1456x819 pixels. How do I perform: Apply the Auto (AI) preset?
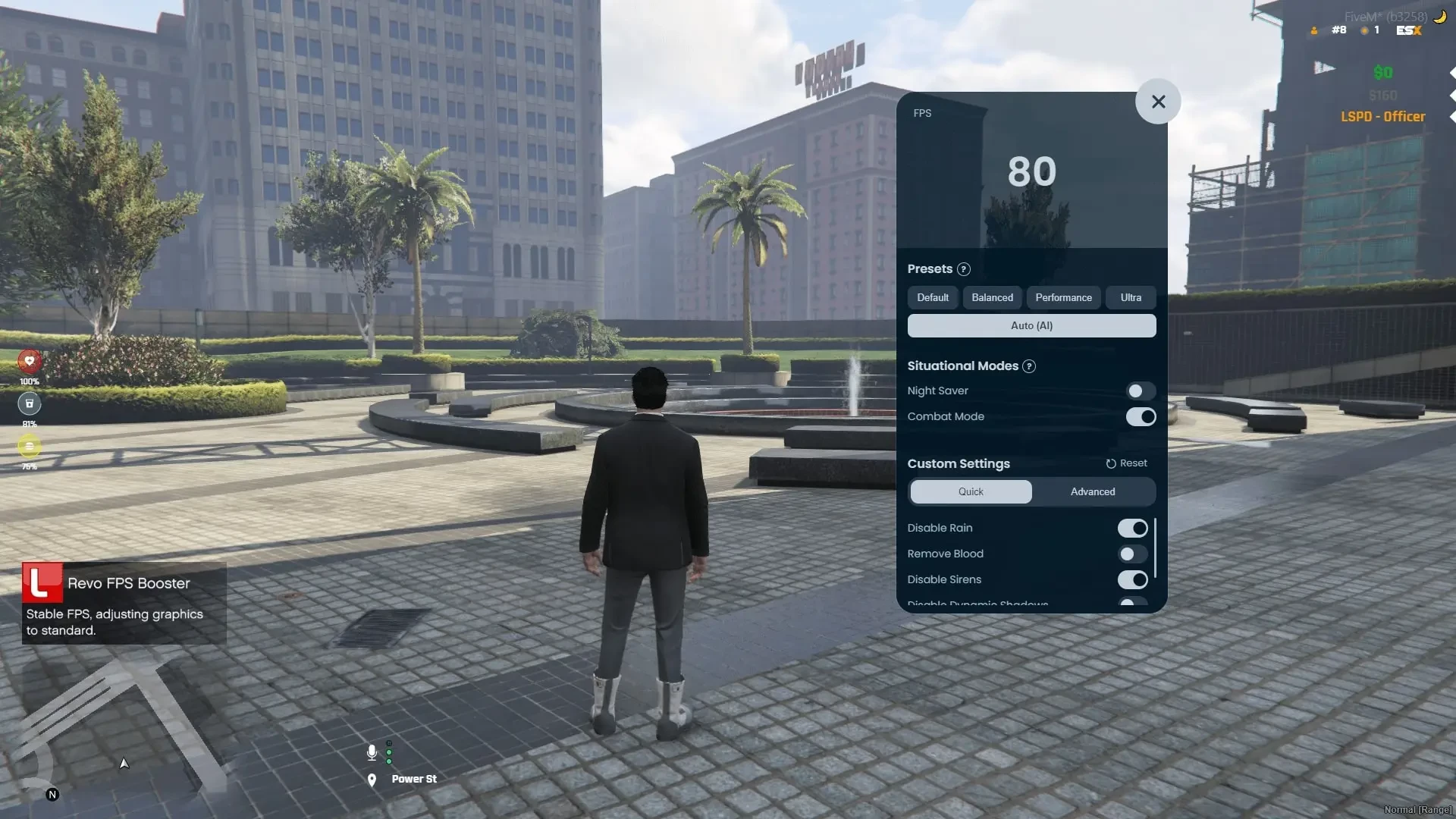pos(1031,325)
